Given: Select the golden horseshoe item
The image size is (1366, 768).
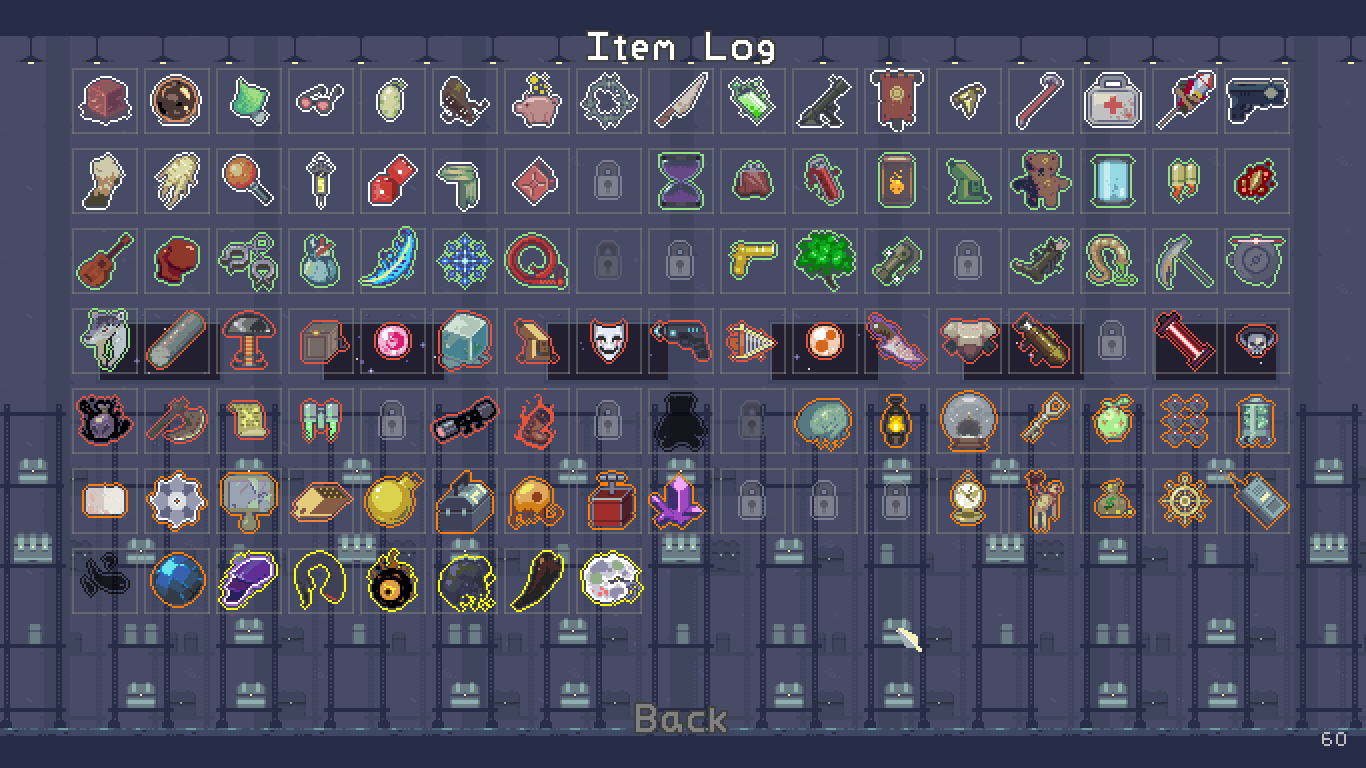Looking at the screenshot, I should (x=319, y=581).
